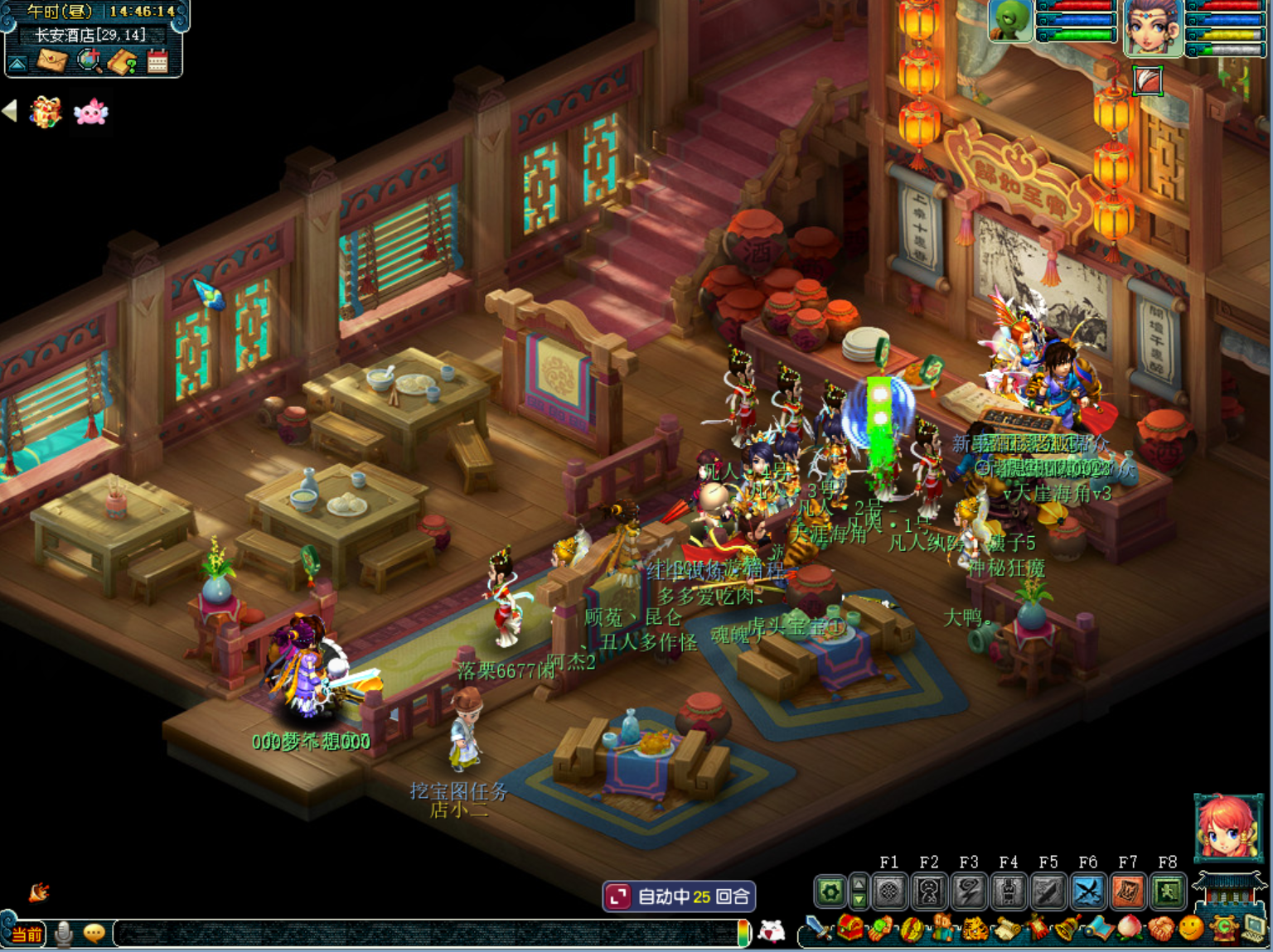Toggle the microphone voice chat button

pos(64,934)
